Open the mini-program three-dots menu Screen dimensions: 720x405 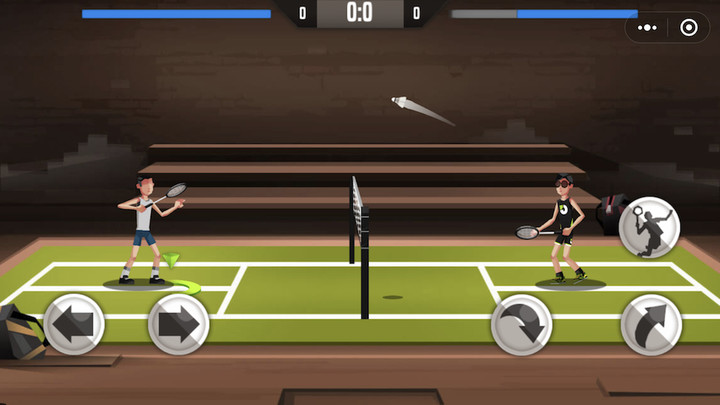click(x=650, y=28)
